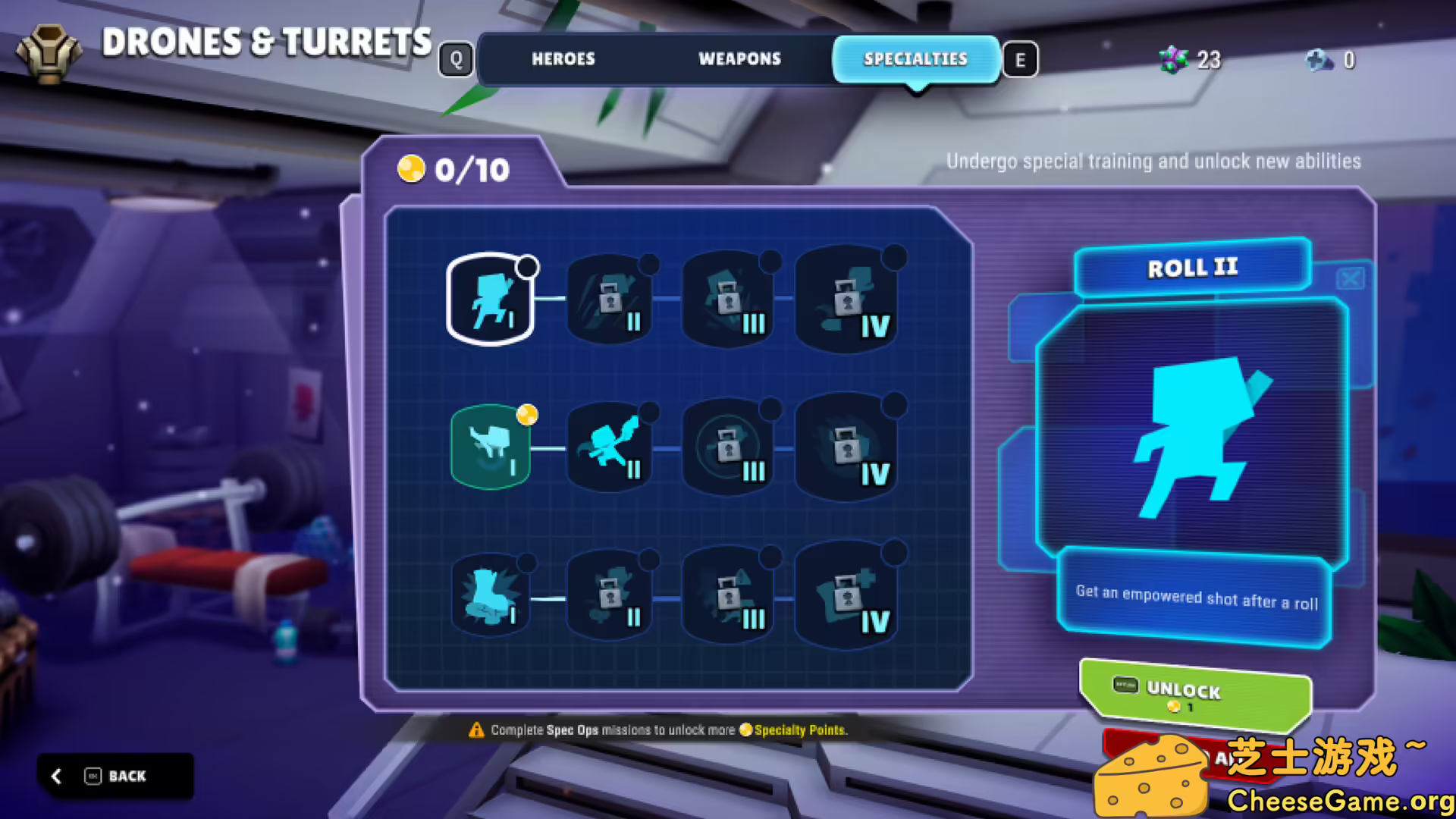Click the Unlock button for Roll II
Image resolution: width=1456 pixels, height=819 pixels.
1194,694
